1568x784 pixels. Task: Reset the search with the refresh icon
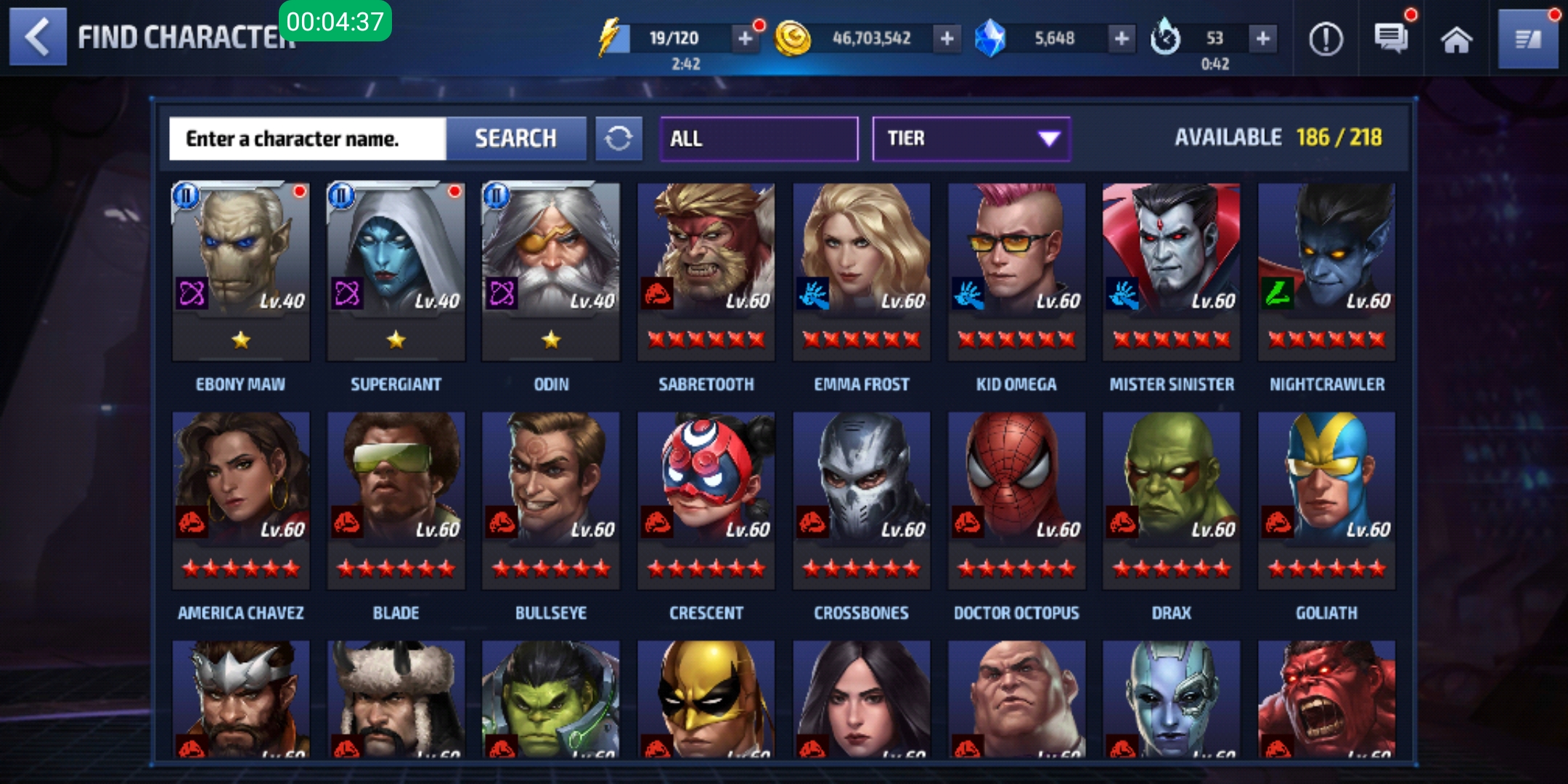point(618,139)
